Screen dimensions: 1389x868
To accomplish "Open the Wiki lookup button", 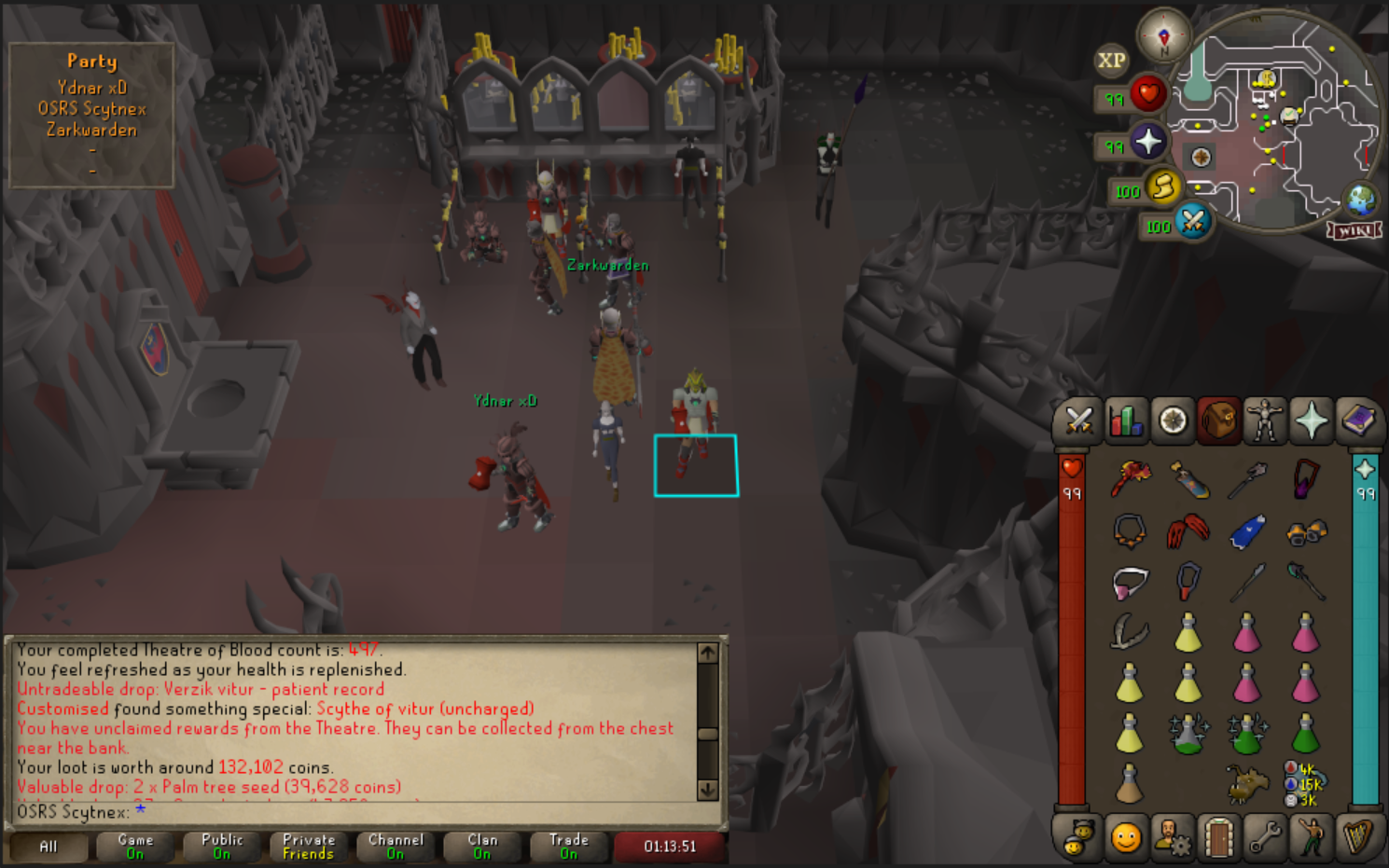I will pyautogui.click(x=1354, y=230).
